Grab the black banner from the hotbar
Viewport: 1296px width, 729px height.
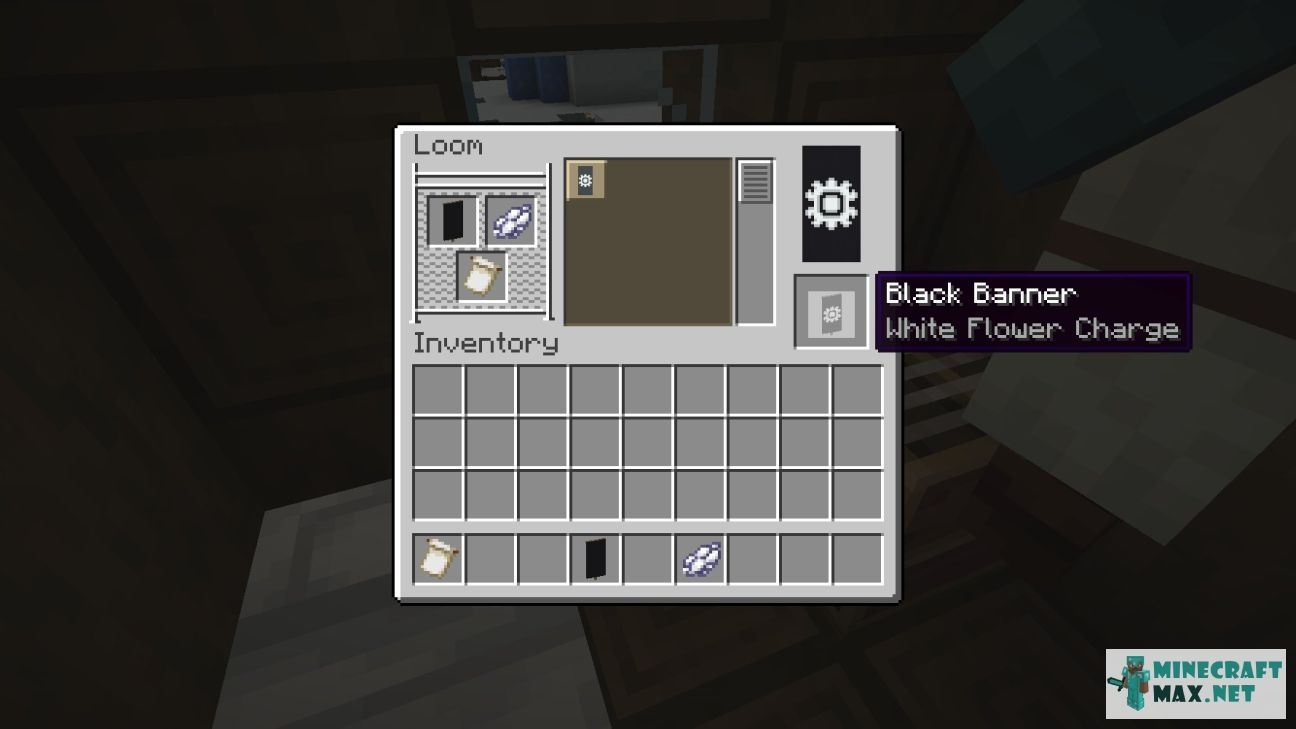pos(594,559)
